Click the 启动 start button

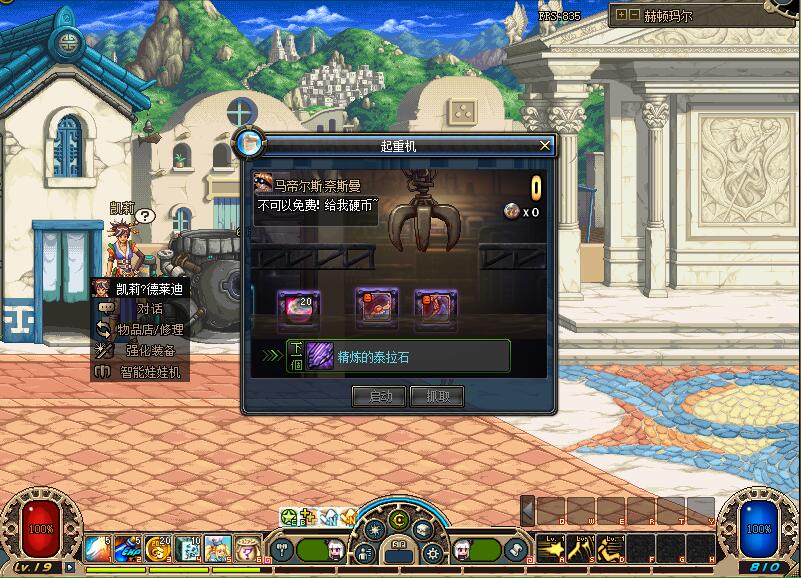point(380,397)
